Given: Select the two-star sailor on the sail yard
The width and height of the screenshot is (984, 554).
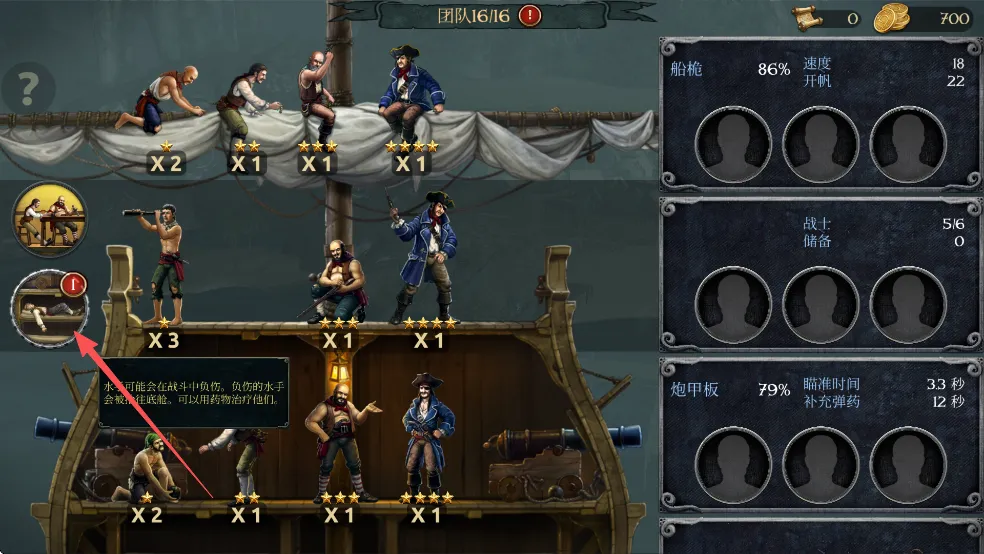Looking at the screenshot, I should 247,102.
